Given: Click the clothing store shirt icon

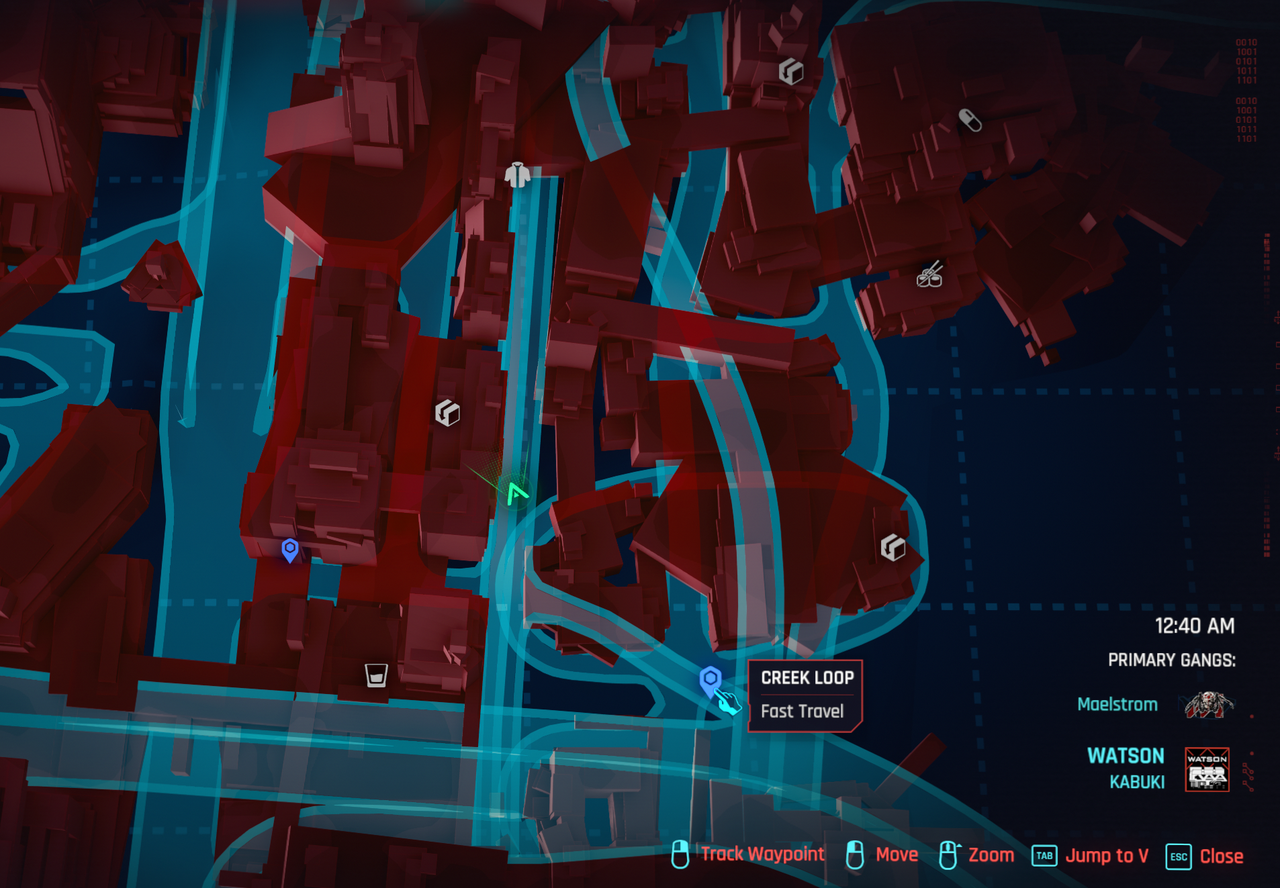Looking at the screenshot, I should (517, 176).
